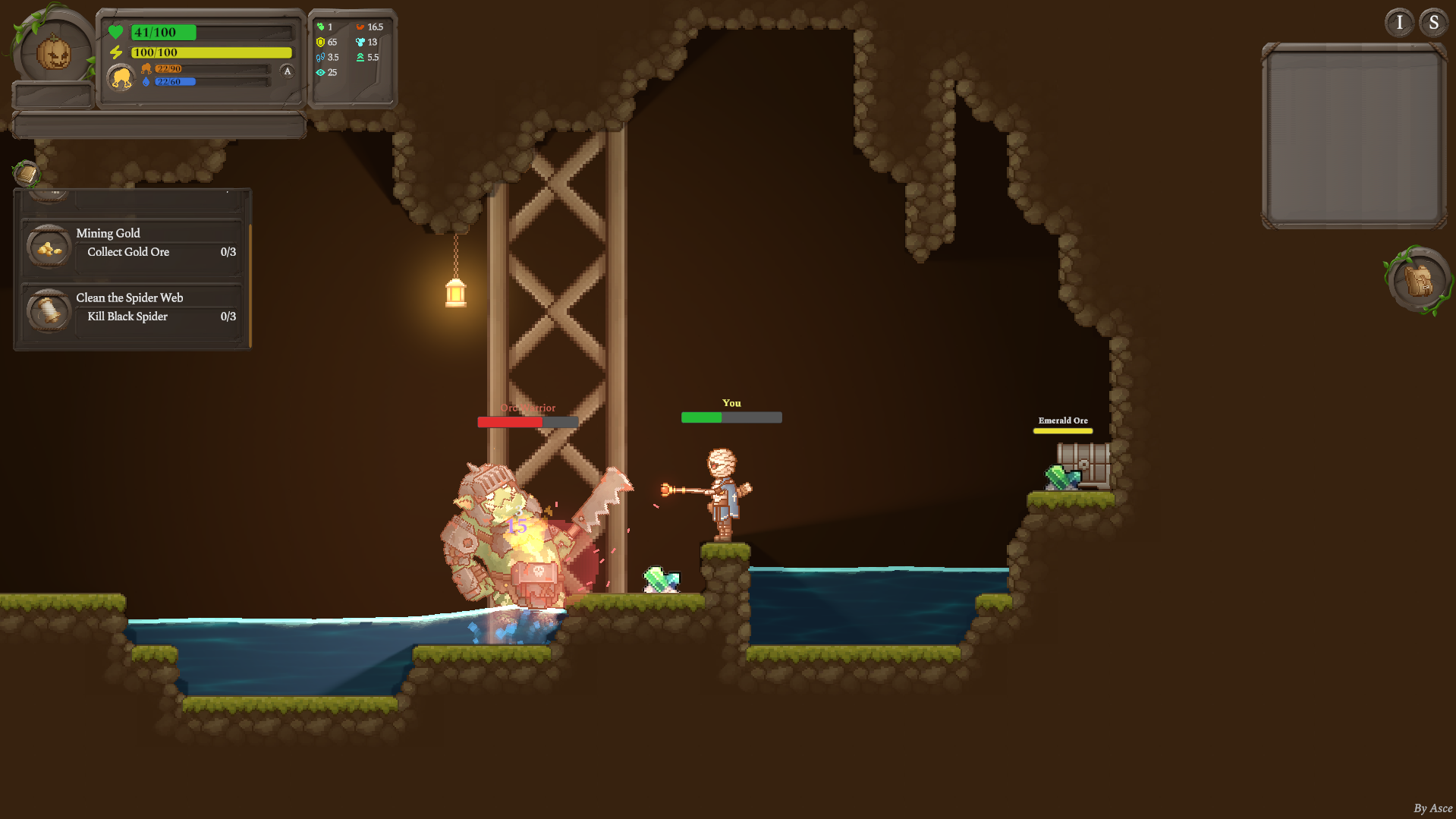Click the small 'A' button
Image resolution: width=1456 pixels, height=819 pixels.
pyautogui.click(x=287, y=71)
